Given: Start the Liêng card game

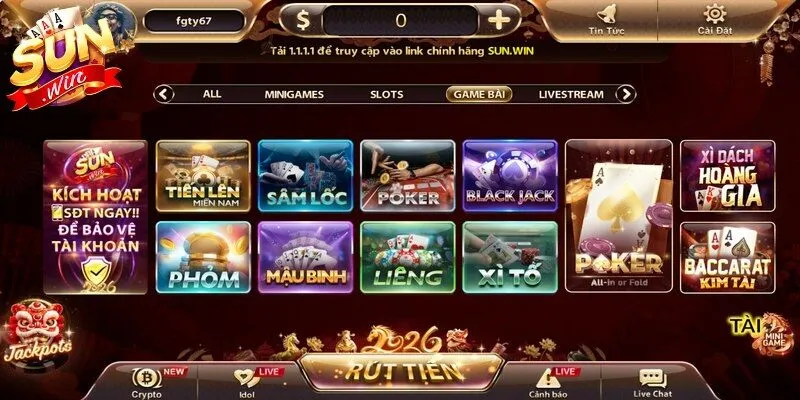Looking at the screenshot, I should click(407, 257).
